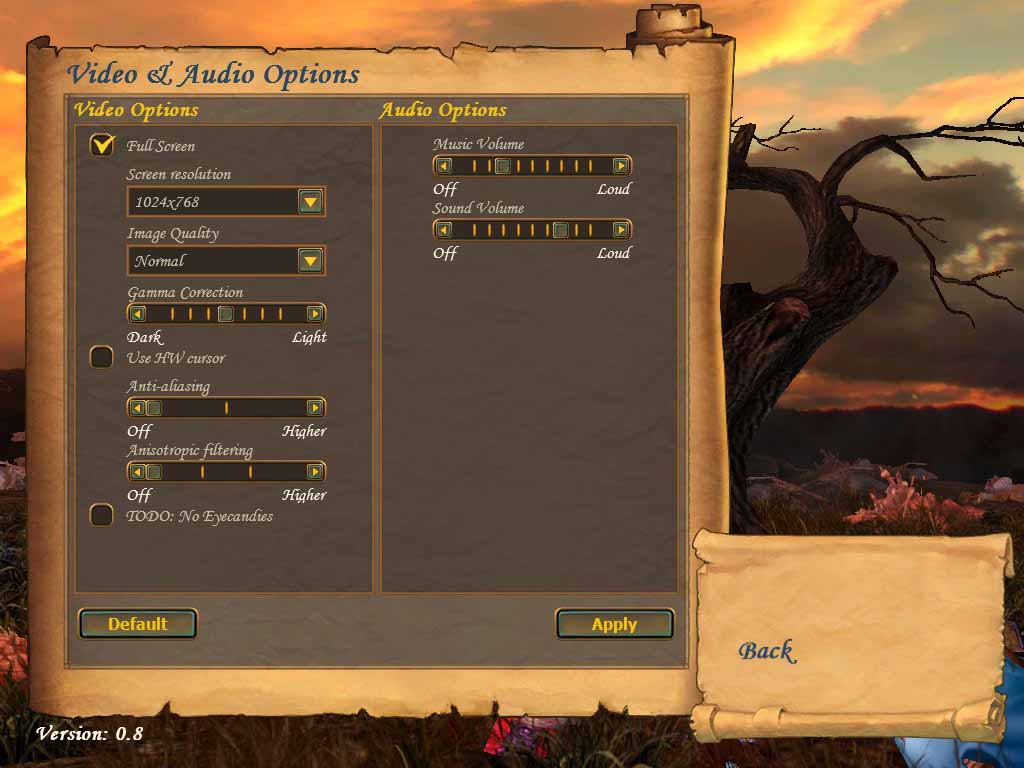1024x768 pixels.
Task: Go Back to the previous menu
Action: pos(766,651)
